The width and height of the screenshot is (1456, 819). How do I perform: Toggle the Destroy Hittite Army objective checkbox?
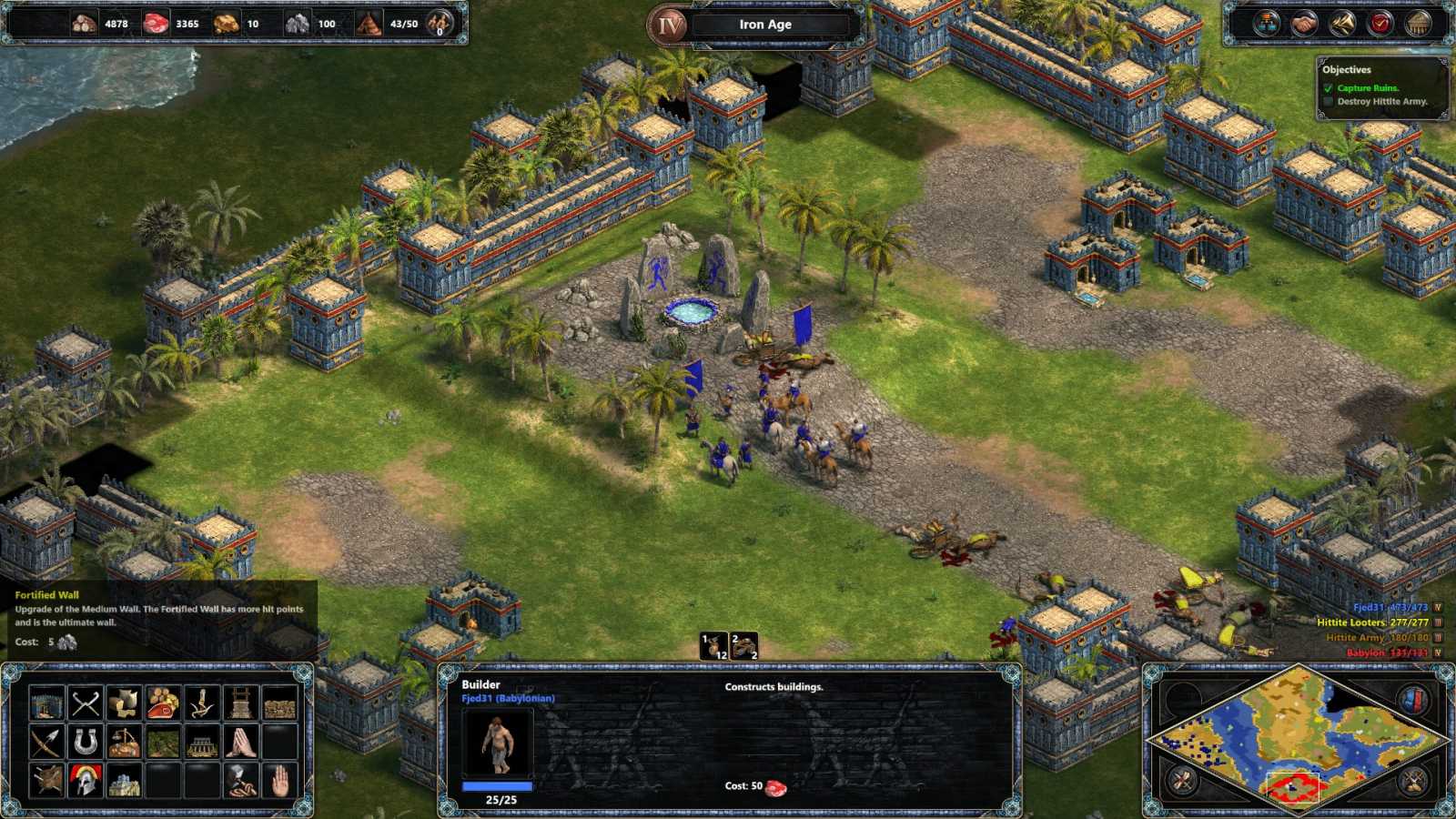click(x=1327, y=101)
